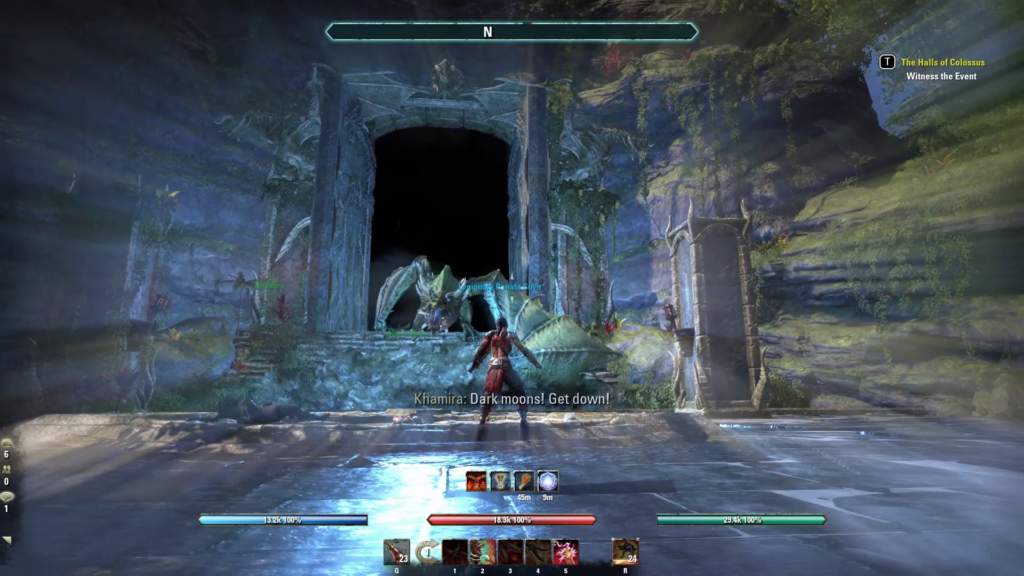Select the red glowing-eyes face buff icon
The width and height of the screenshot is (1024, 576).
coord(476,481)
